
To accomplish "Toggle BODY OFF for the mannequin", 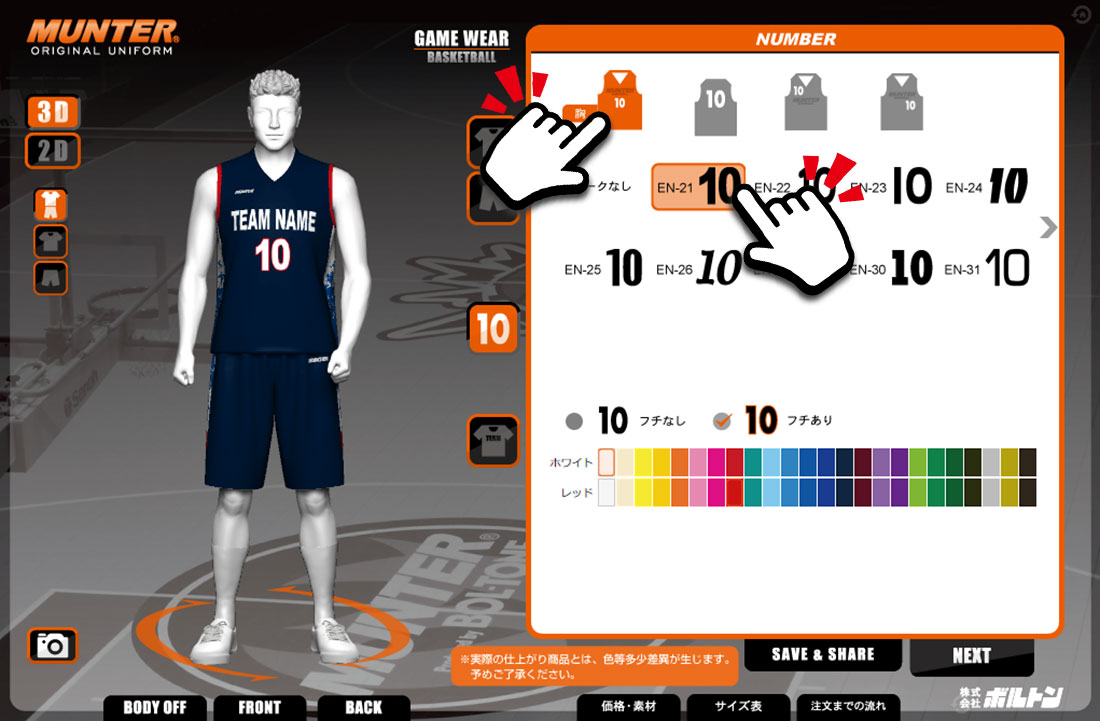I will click(x=155, y=707).
